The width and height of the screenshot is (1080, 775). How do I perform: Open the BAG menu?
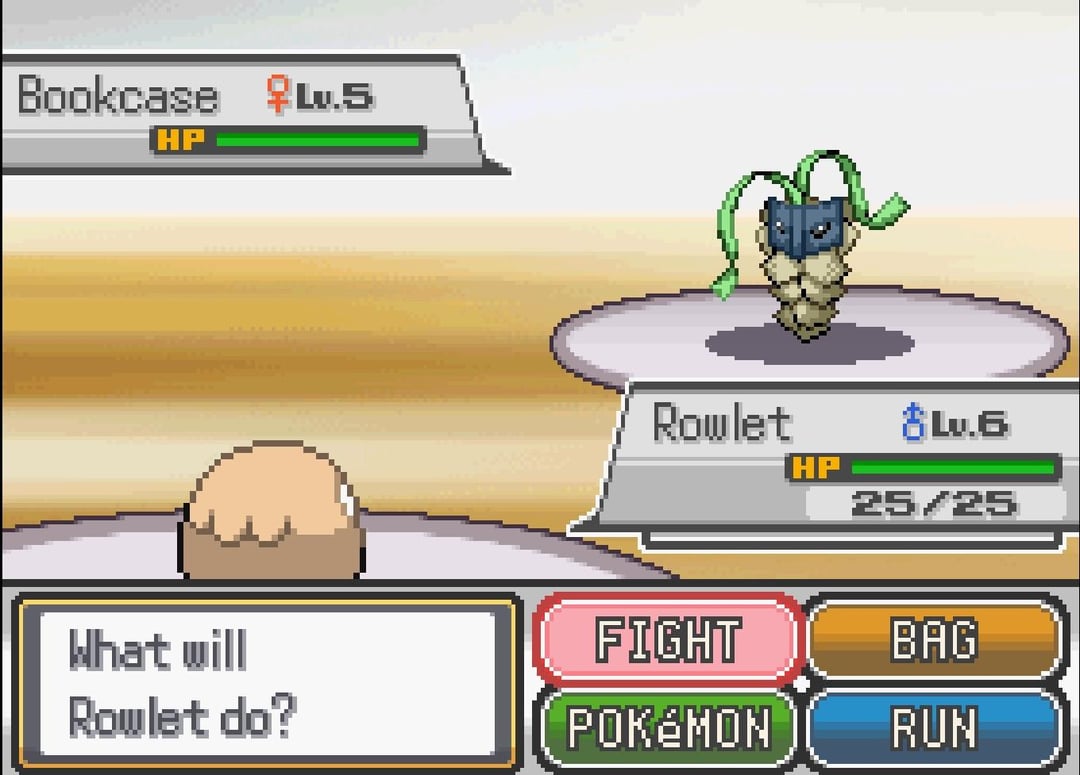[x=934, y=640]
